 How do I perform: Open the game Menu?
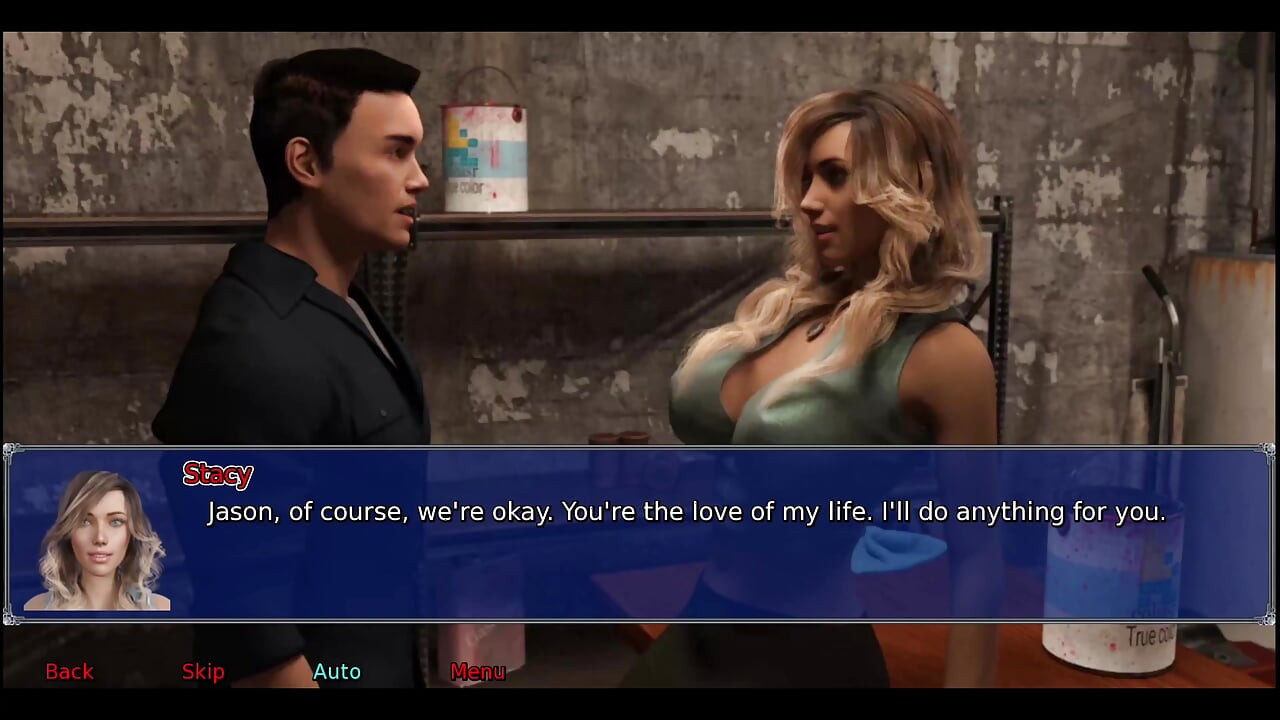[477, 671]
